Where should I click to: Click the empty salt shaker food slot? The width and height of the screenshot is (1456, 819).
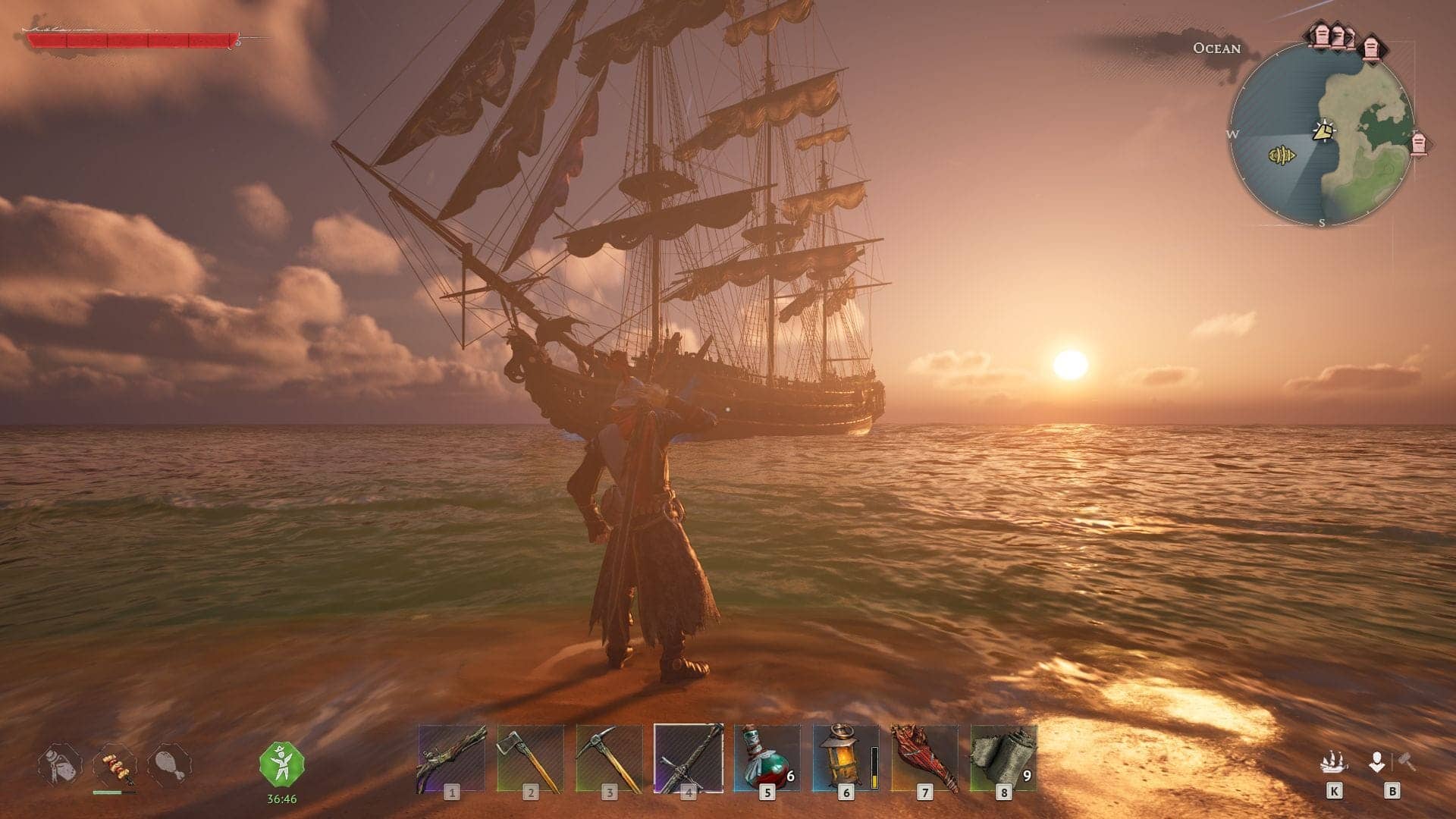tap(61, 766)
